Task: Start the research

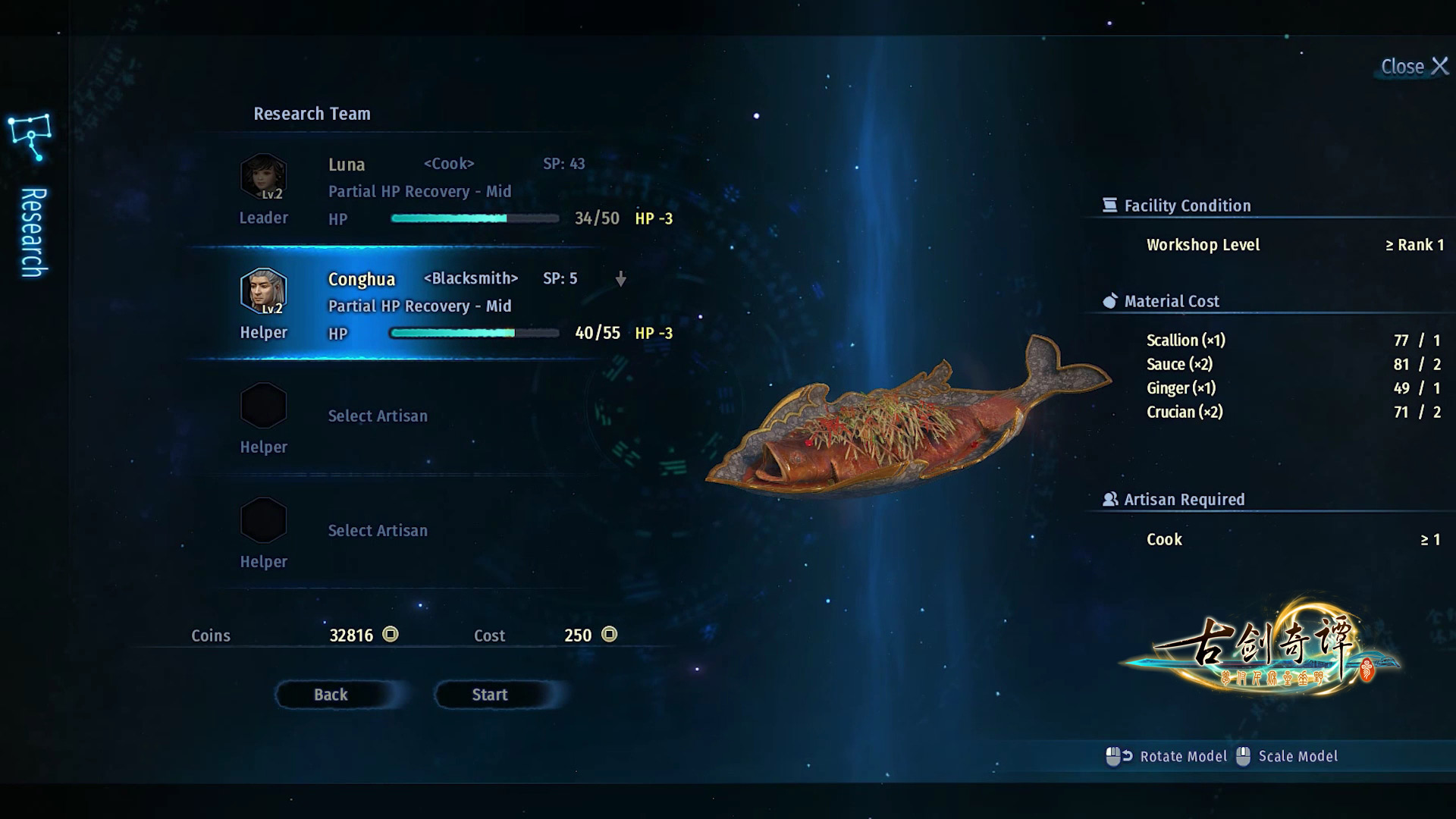Action: click(490, 695)
